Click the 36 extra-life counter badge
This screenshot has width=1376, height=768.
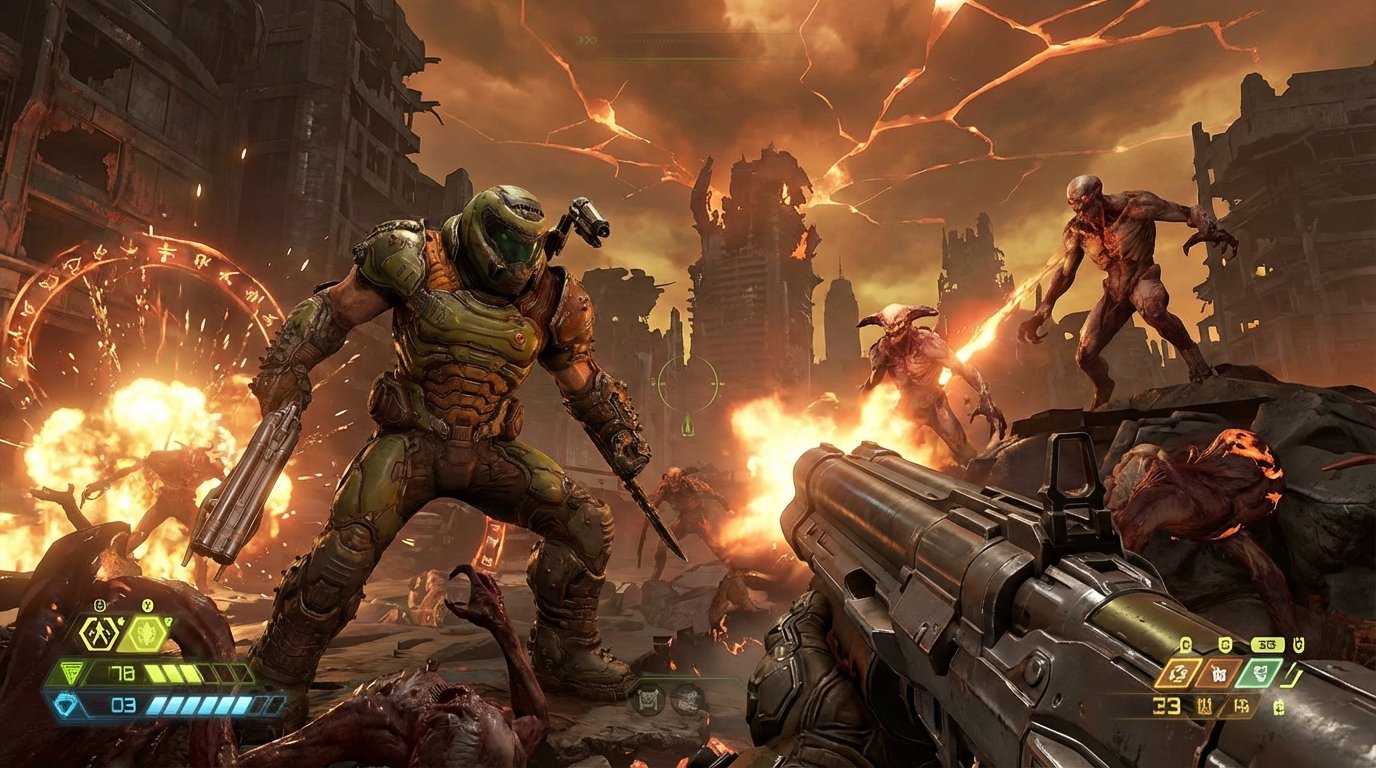(1267, 645)
